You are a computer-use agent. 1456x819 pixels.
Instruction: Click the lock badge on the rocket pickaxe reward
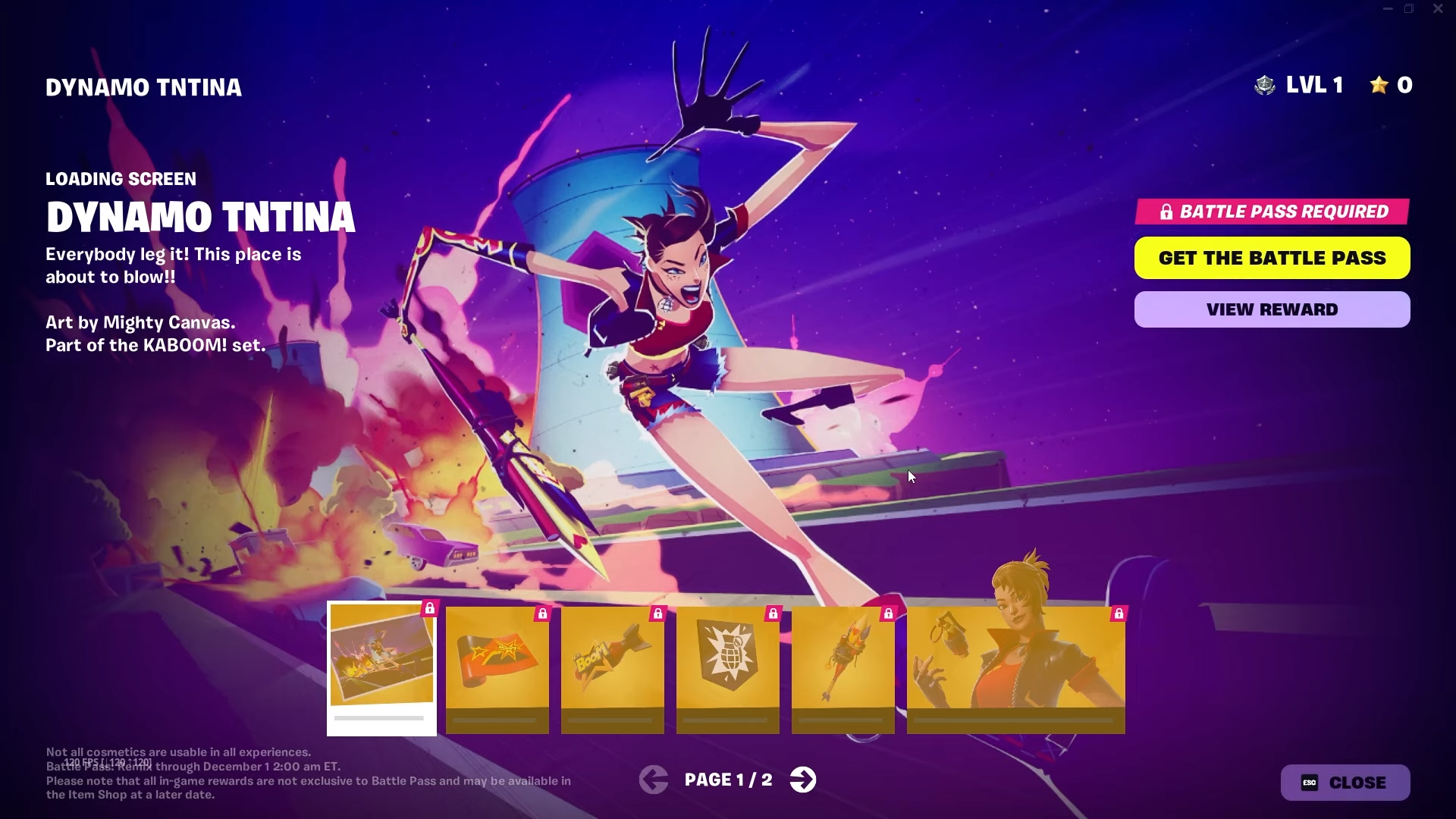coord(888,614)
